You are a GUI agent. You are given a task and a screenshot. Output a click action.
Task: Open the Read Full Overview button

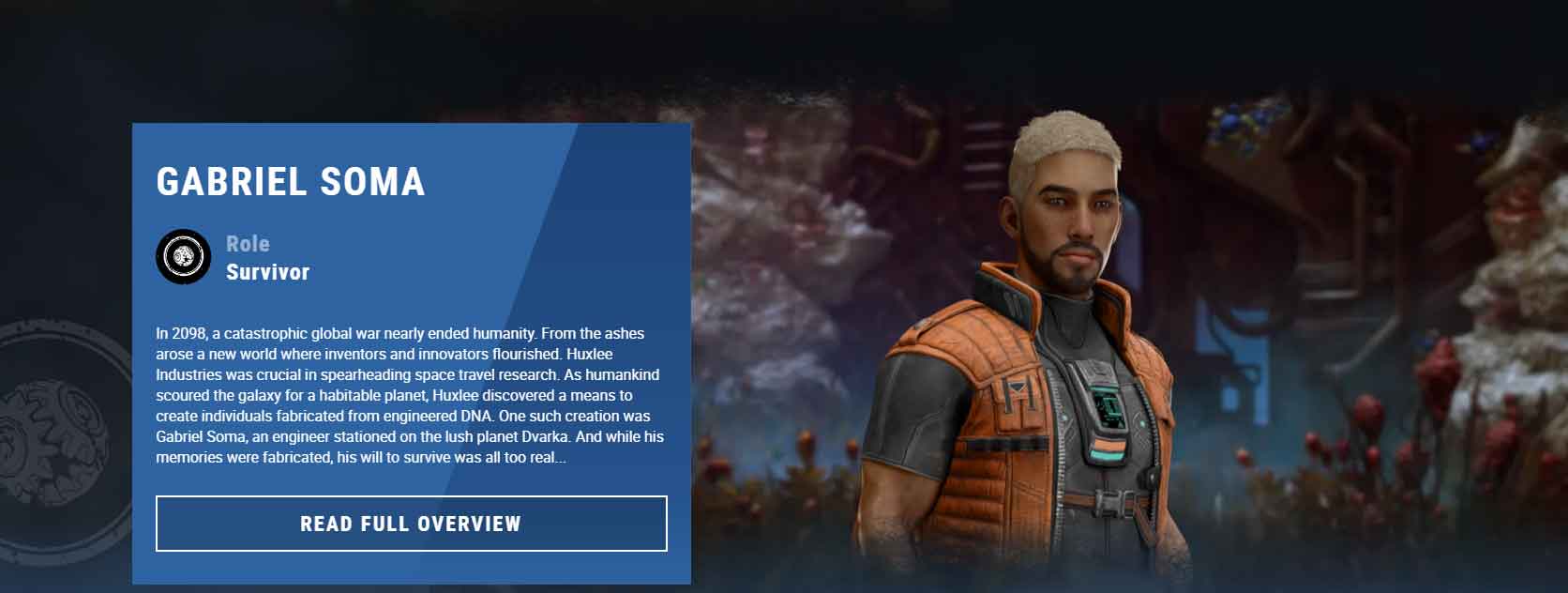411,524
